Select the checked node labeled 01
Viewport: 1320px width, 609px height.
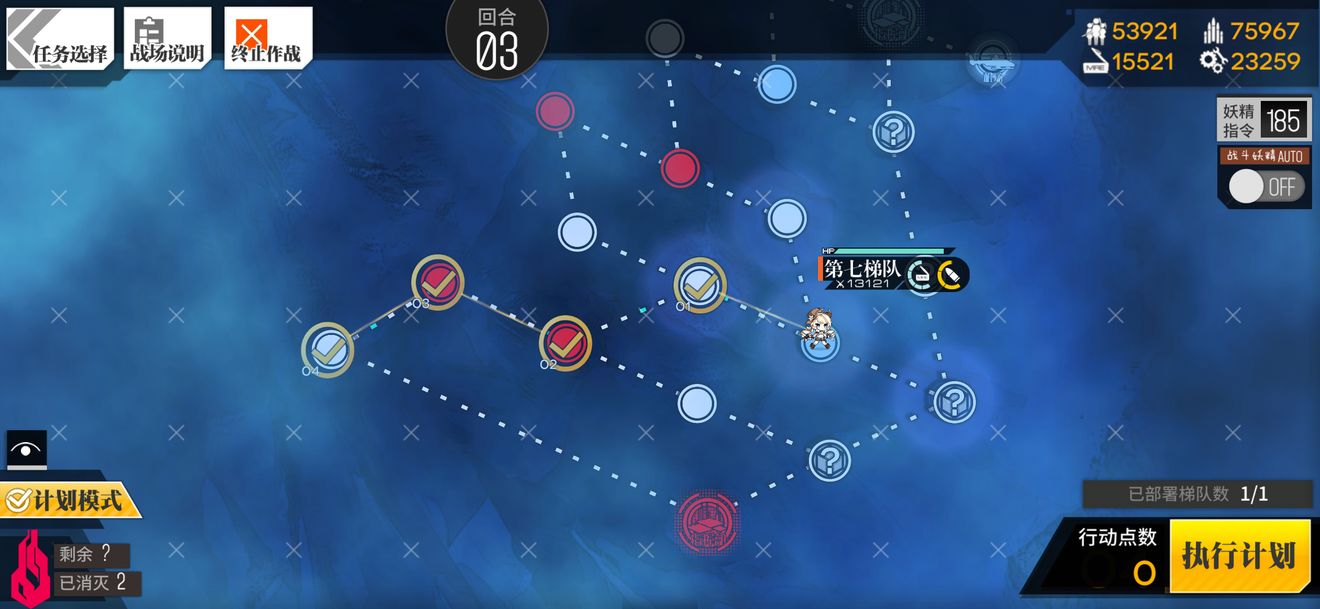click(x=700, y=285)
